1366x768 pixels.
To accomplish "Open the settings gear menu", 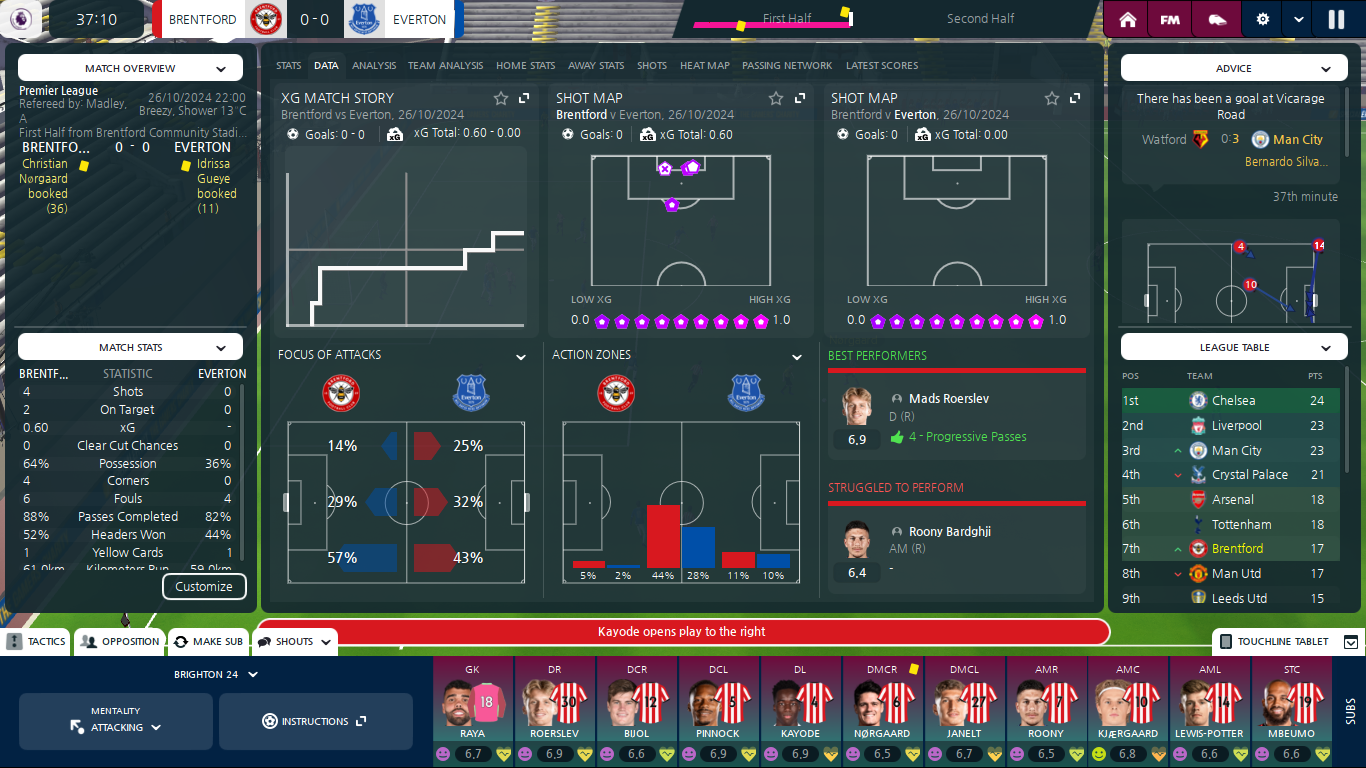I will click(x=1262, y=19).
